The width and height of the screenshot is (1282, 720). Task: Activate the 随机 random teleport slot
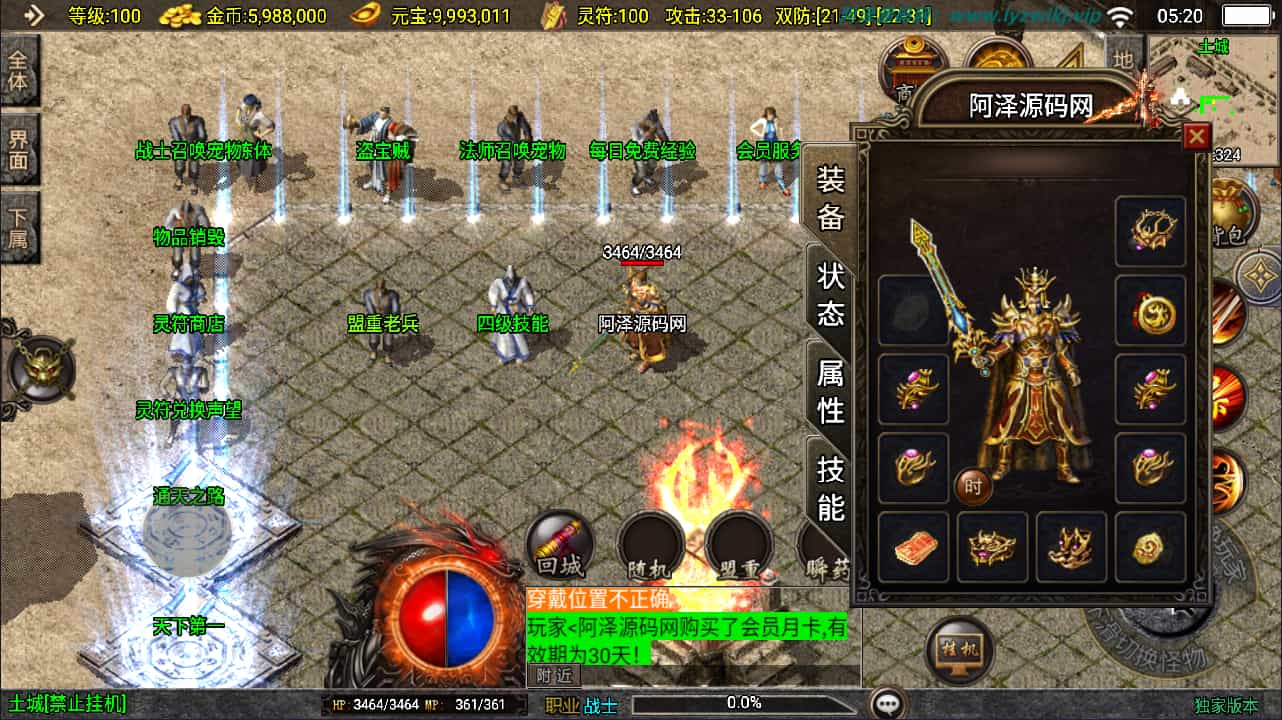[651, 546]
